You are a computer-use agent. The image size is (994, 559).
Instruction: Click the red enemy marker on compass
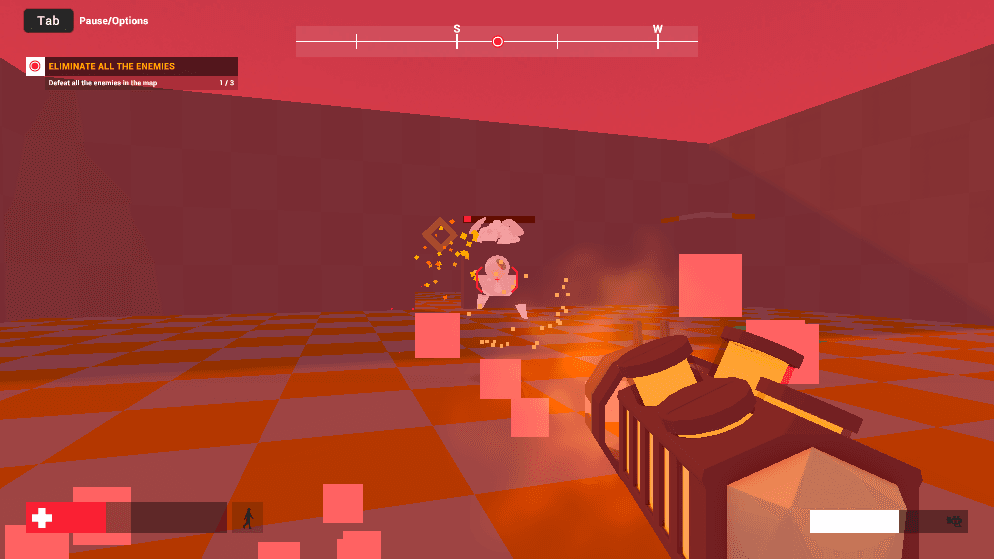click(x=497, y=41)
